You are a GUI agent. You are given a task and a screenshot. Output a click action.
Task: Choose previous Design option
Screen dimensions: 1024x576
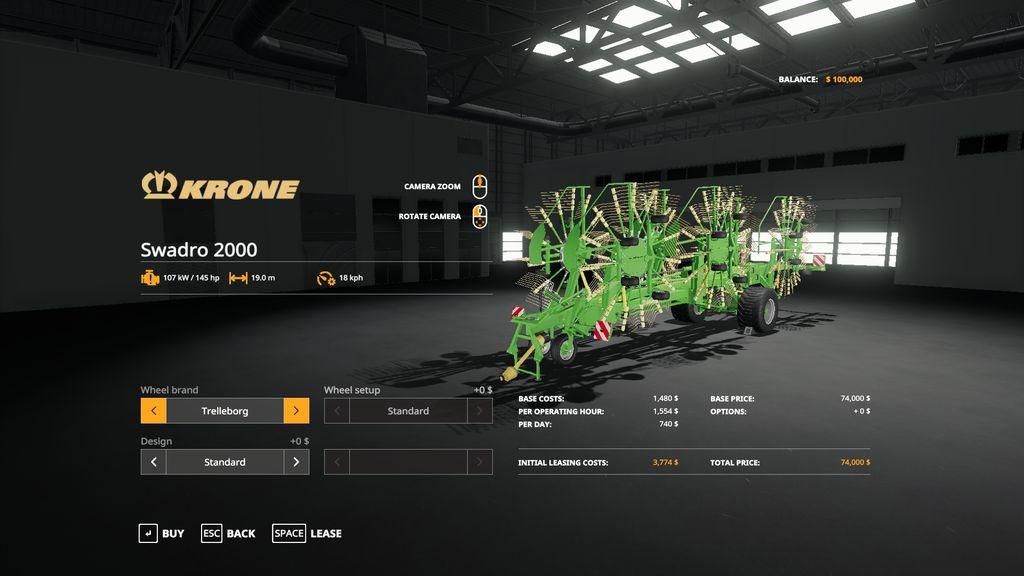[153, 462]
